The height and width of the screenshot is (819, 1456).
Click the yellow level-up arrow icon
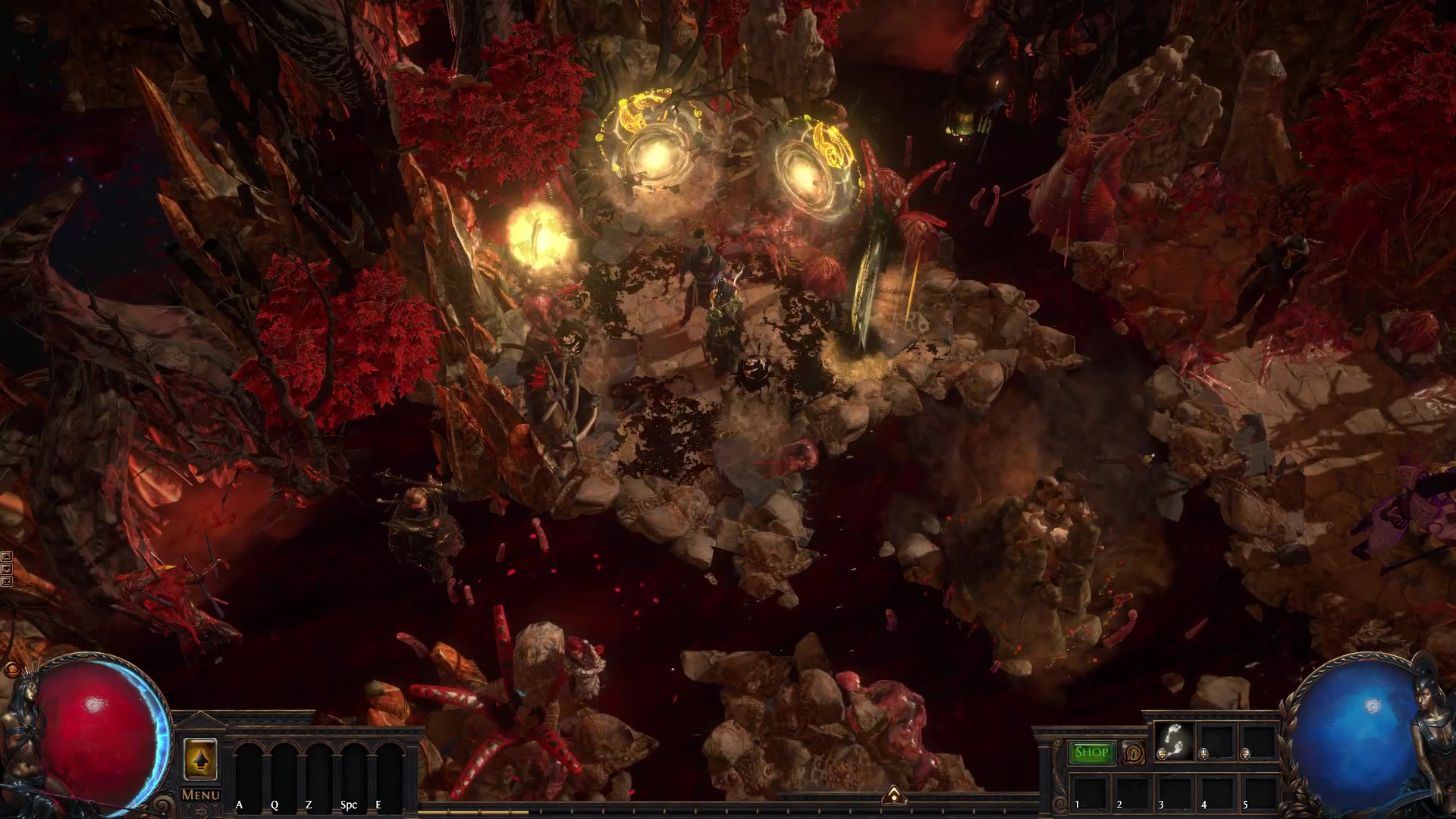(x=200, y=758)
